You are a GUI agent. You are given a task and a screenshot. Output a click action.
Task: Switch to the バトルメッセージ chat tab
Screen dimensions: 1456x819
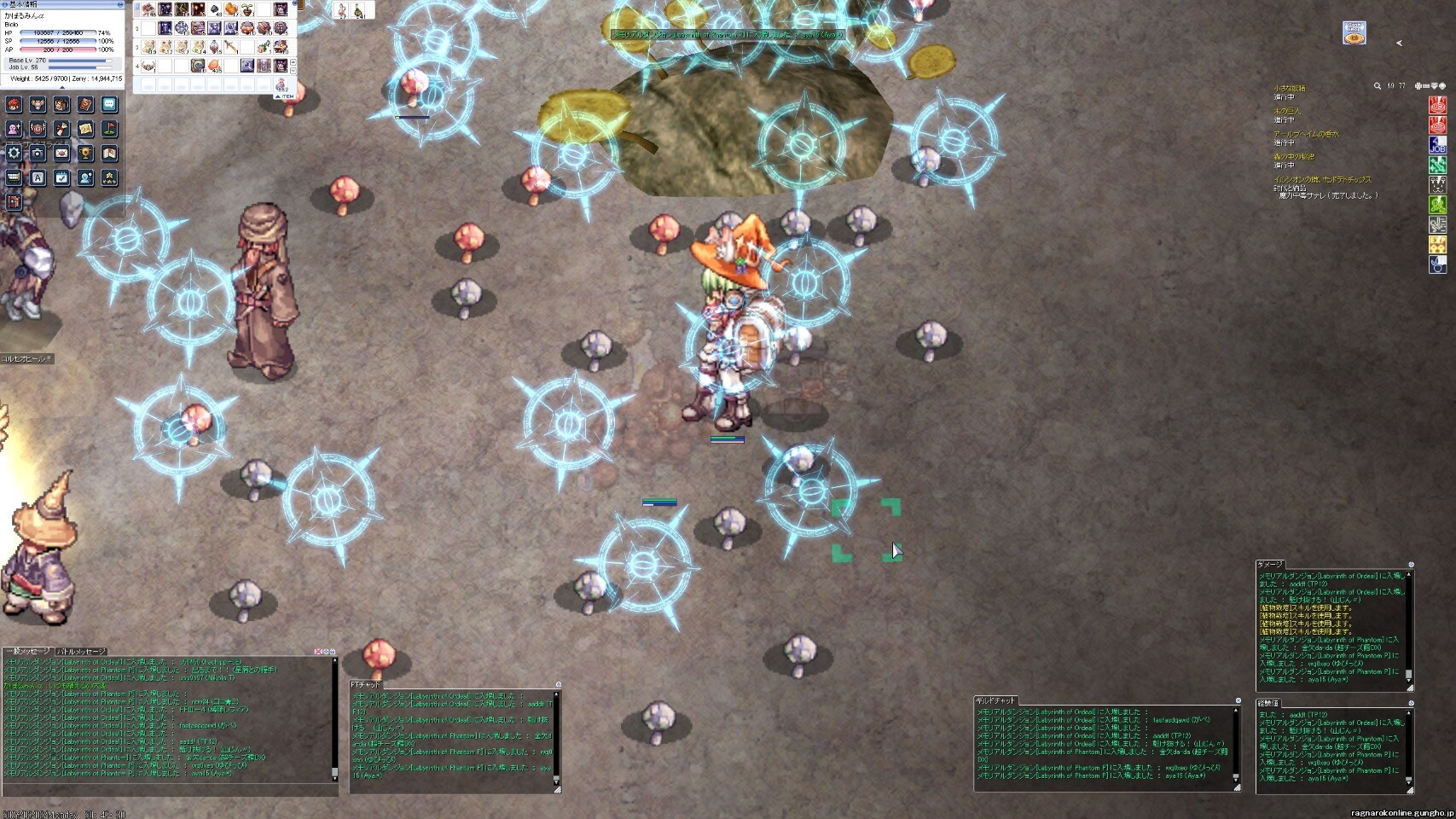82,652
